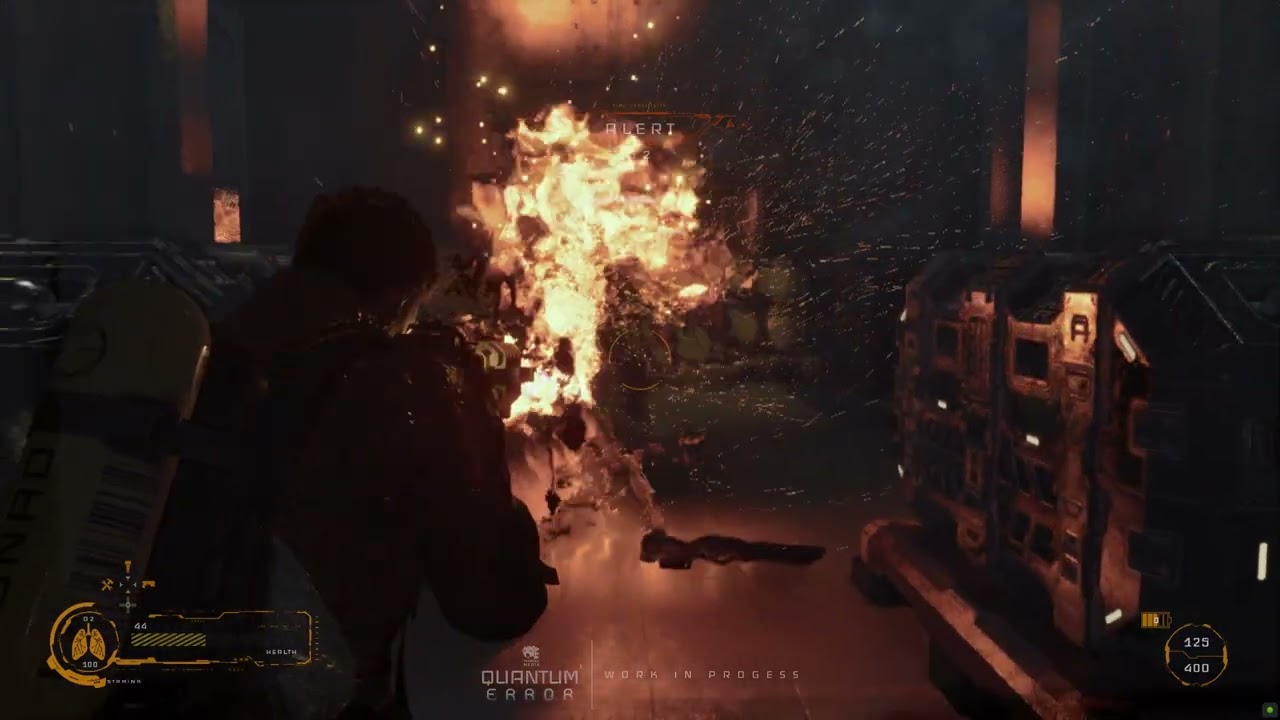This screenshot has height=720, width=1280.
Task: Click the HEALTH label on the HUD
Action: point(281,652)
